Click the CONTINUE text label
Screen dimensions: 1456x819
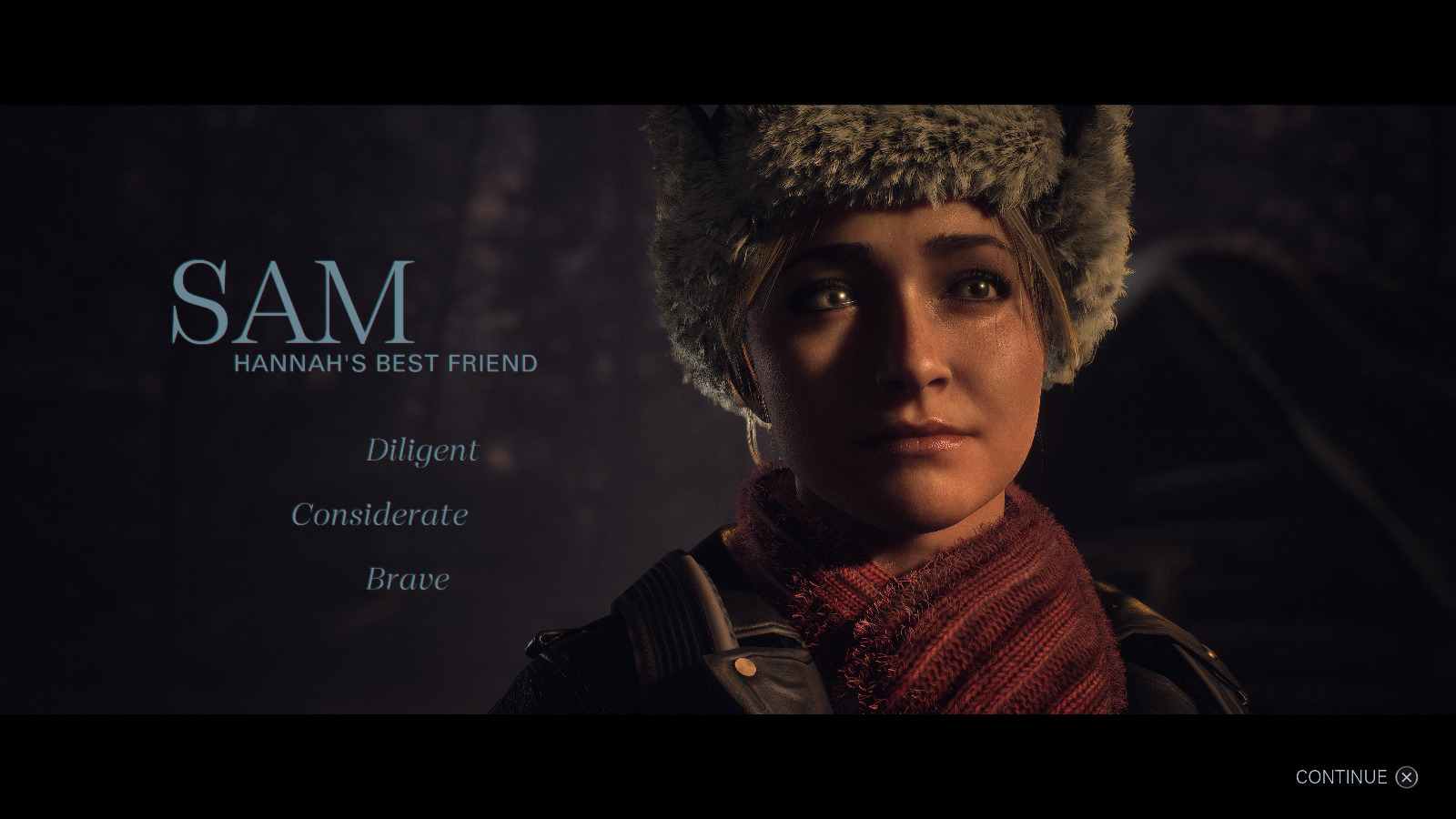pyautogui.click(x=1343, y=778)
